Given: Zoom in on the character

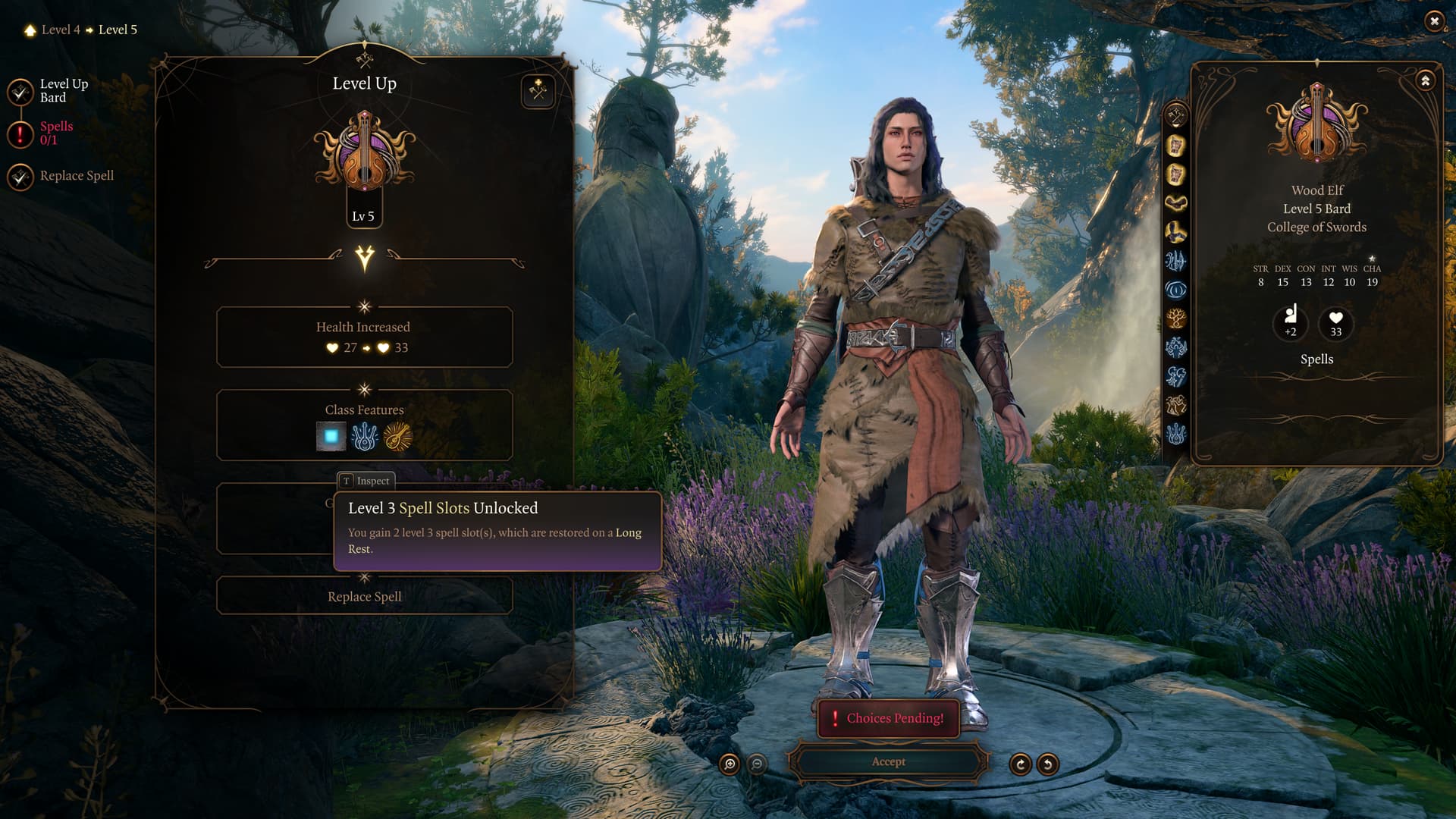Looking at the screenshot, I should tap(730, 764).
